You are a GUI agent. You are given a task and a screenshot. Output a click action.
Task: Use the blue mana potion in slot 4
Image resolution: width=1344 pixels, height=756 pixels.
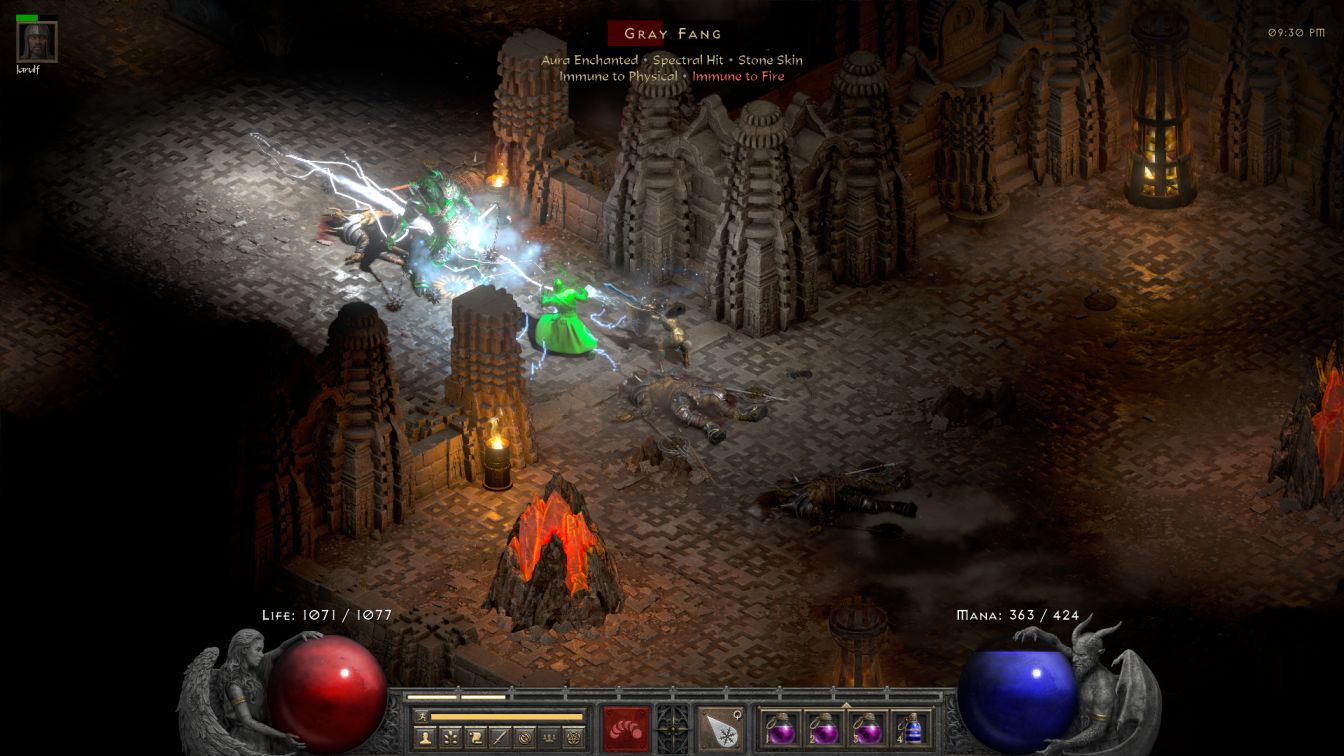(910, 728)
